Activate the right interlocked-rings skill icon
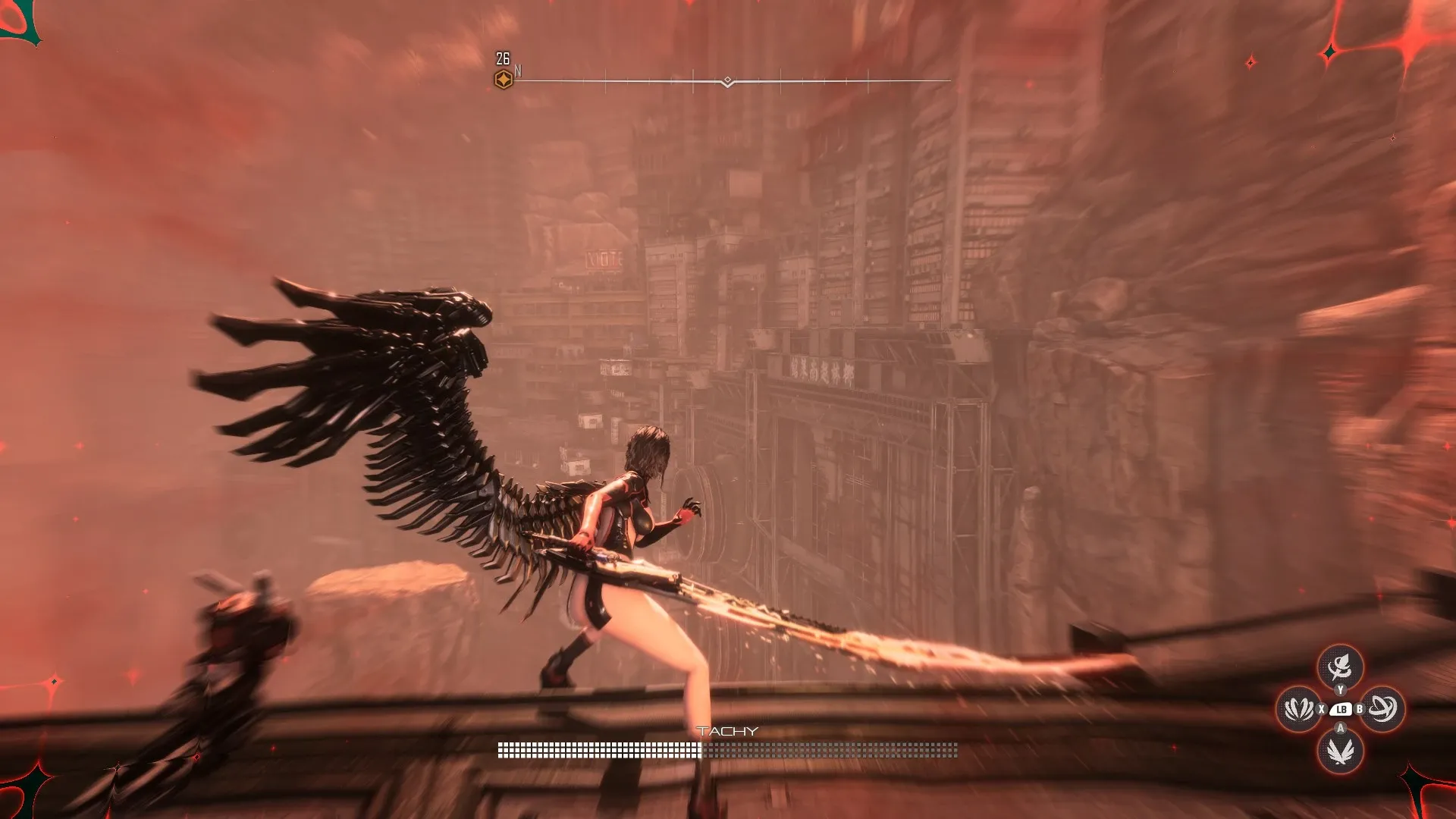 click(x=1382, y=709)
